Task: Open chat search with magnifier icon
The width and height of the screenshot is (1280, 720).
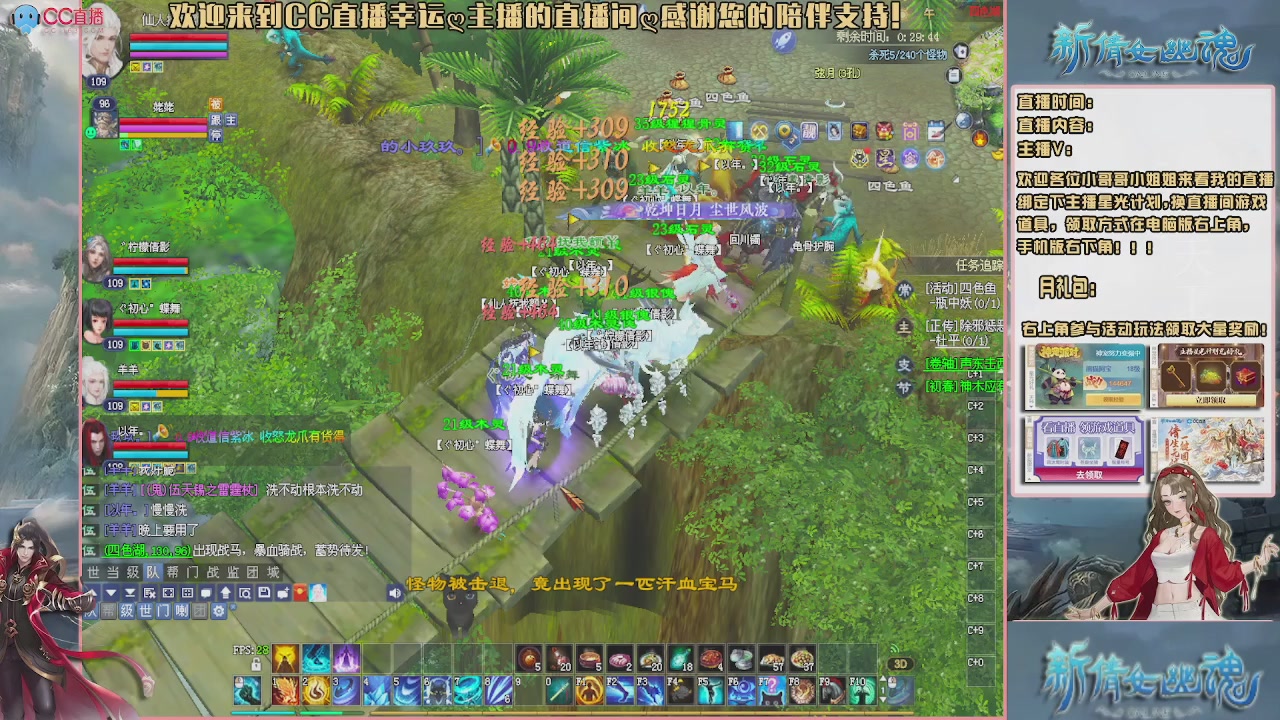Action: coord(246,593)
